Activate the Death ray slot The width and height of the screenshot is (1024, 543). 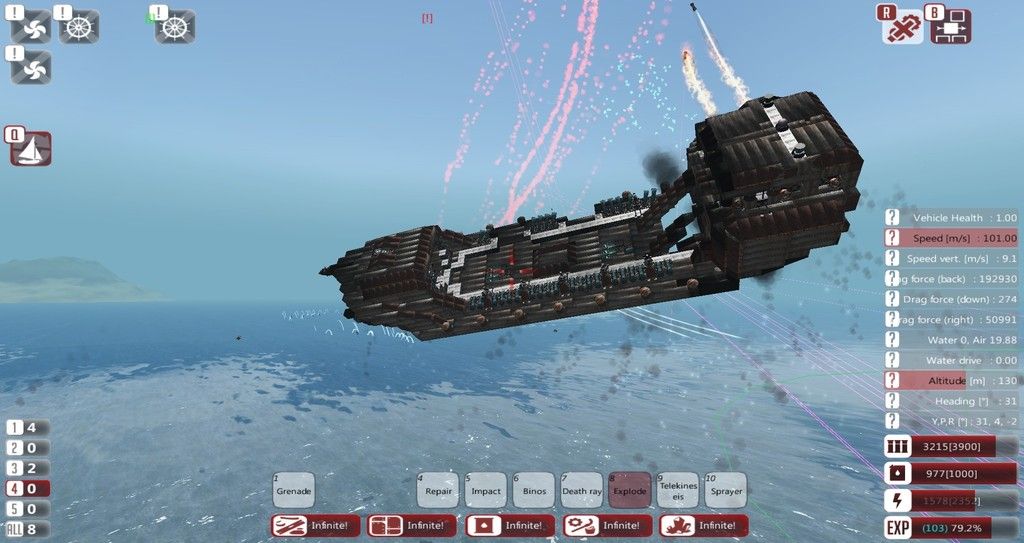(x=580, y=490)
